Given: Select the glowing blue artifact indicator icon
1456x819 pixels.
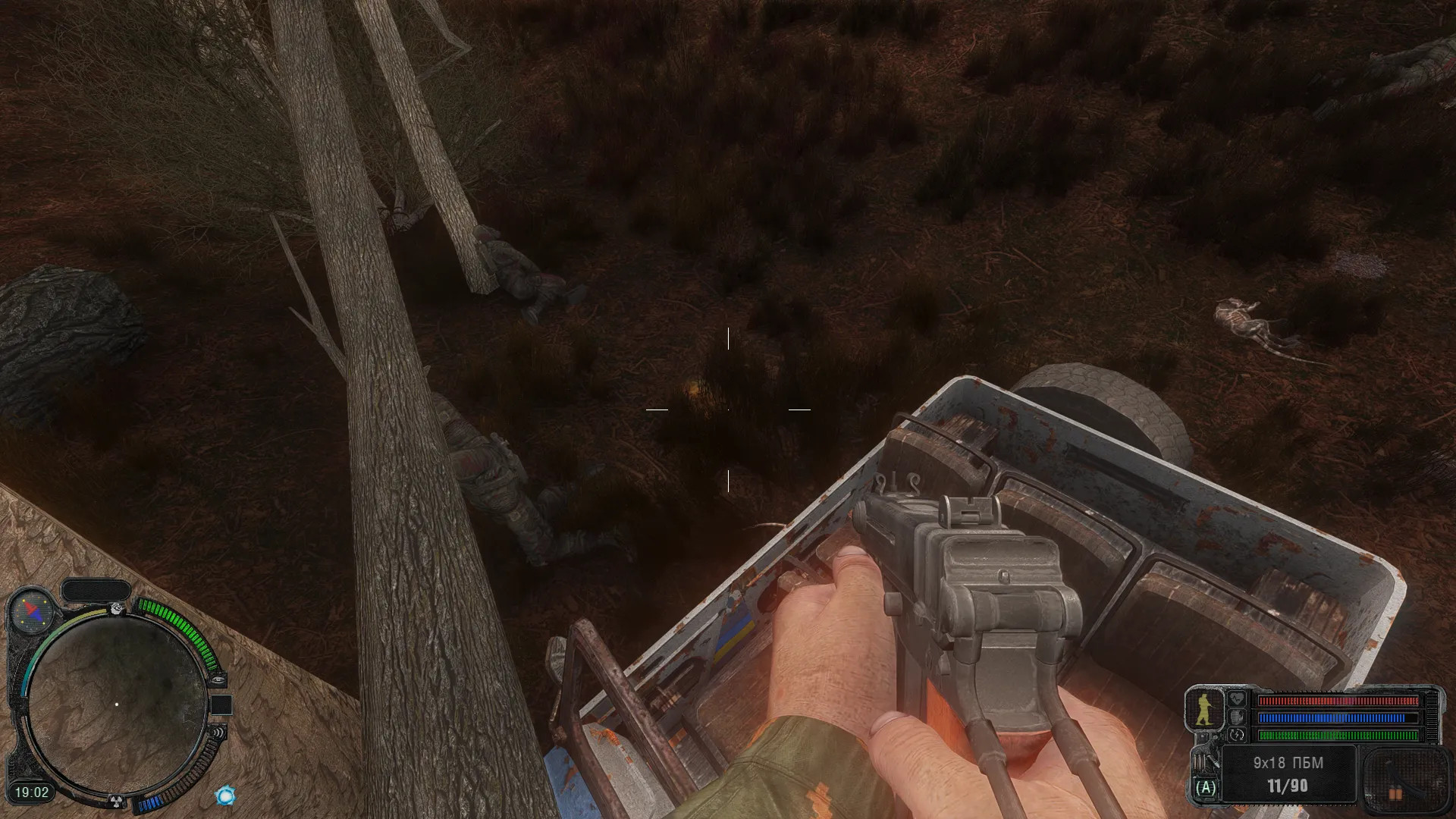Looking at the screenshot, I should (x=225, y=795).
